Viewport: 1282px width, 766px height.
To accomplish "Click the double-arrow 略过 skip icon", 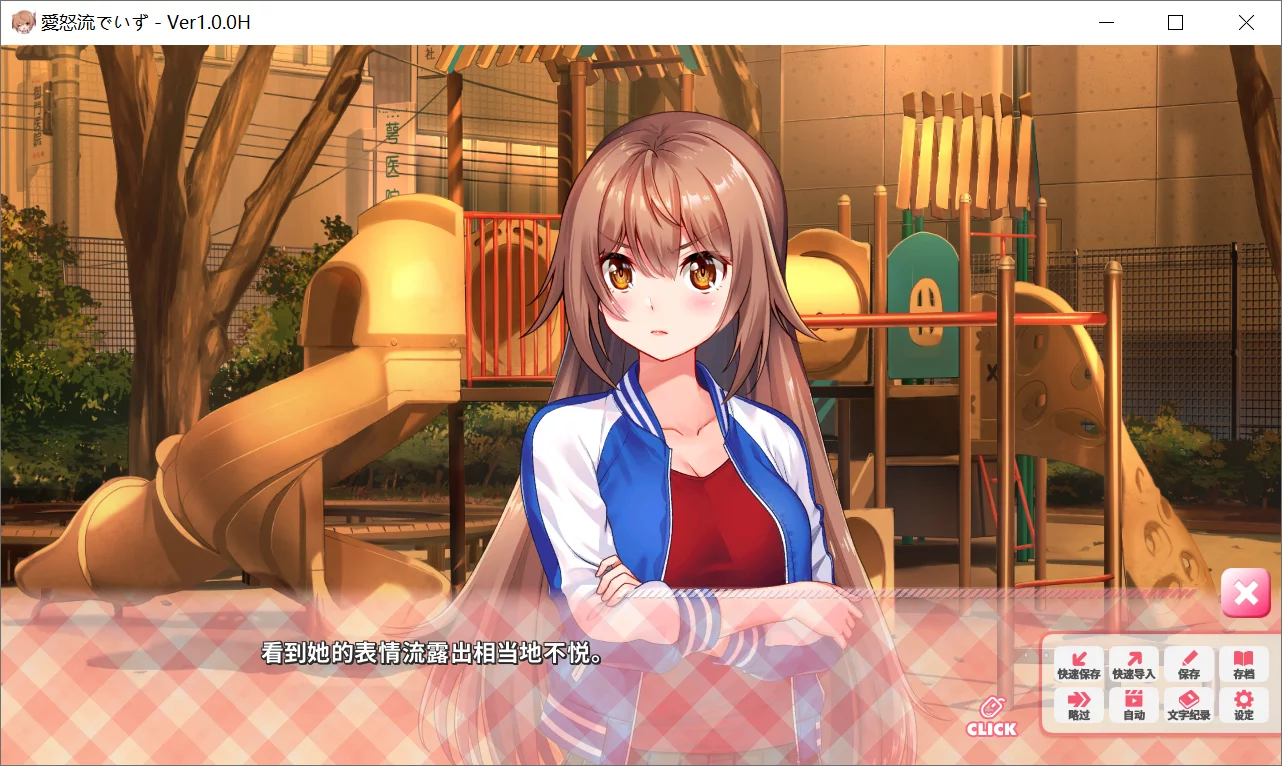I will [1078, 699].
